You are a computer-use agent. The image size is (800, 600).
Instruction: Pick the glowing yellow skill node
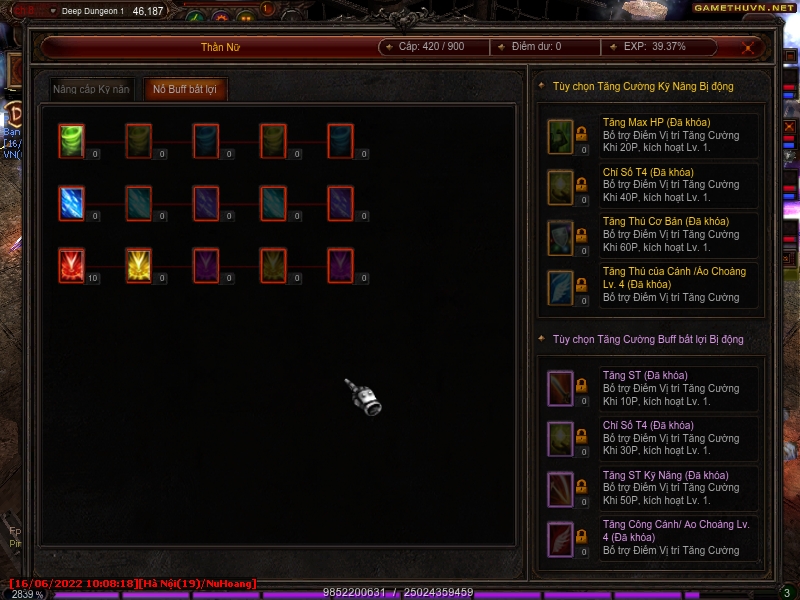(x=138, y=265)
